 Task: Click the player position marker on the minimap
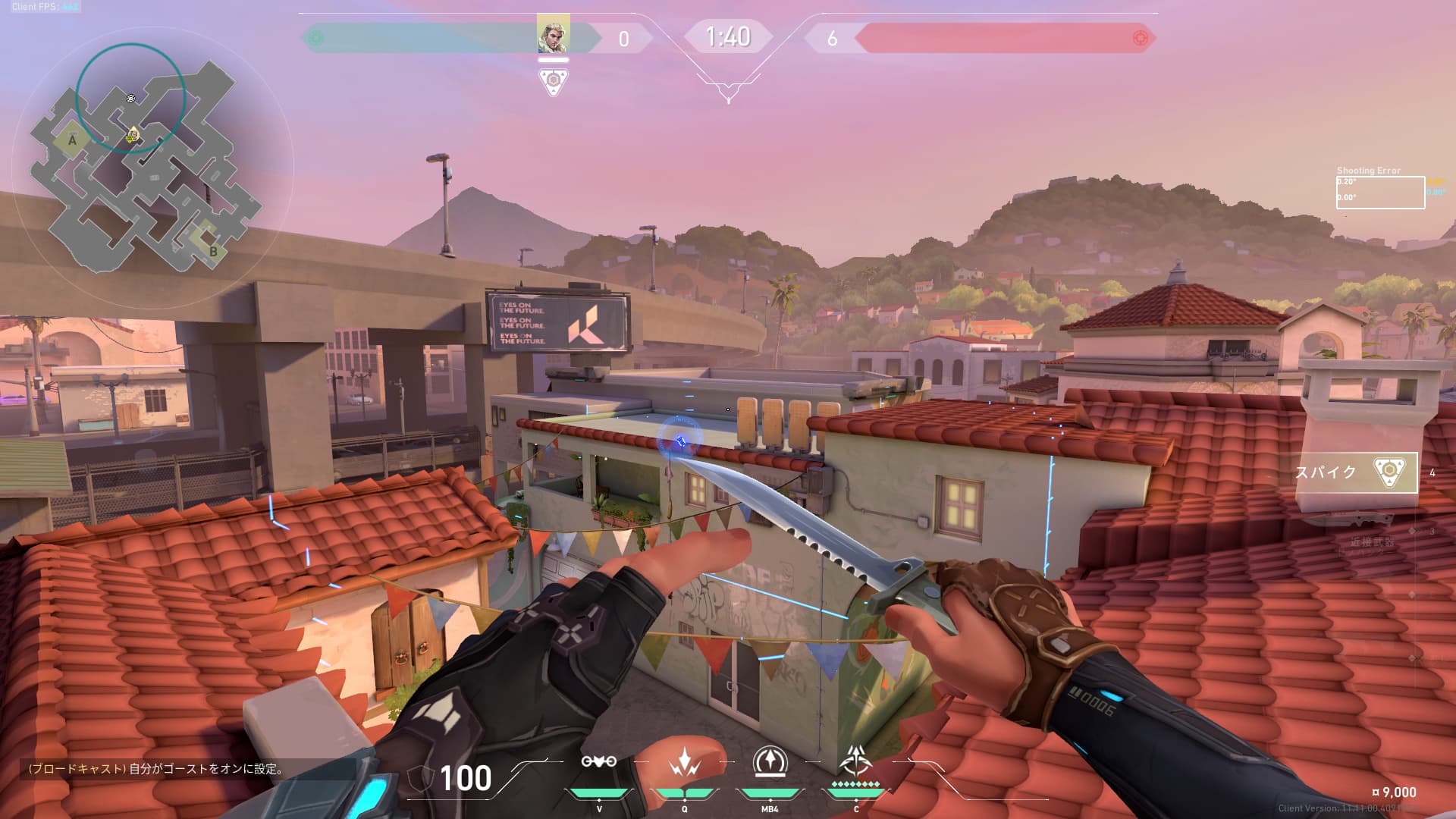pos(132,136)
